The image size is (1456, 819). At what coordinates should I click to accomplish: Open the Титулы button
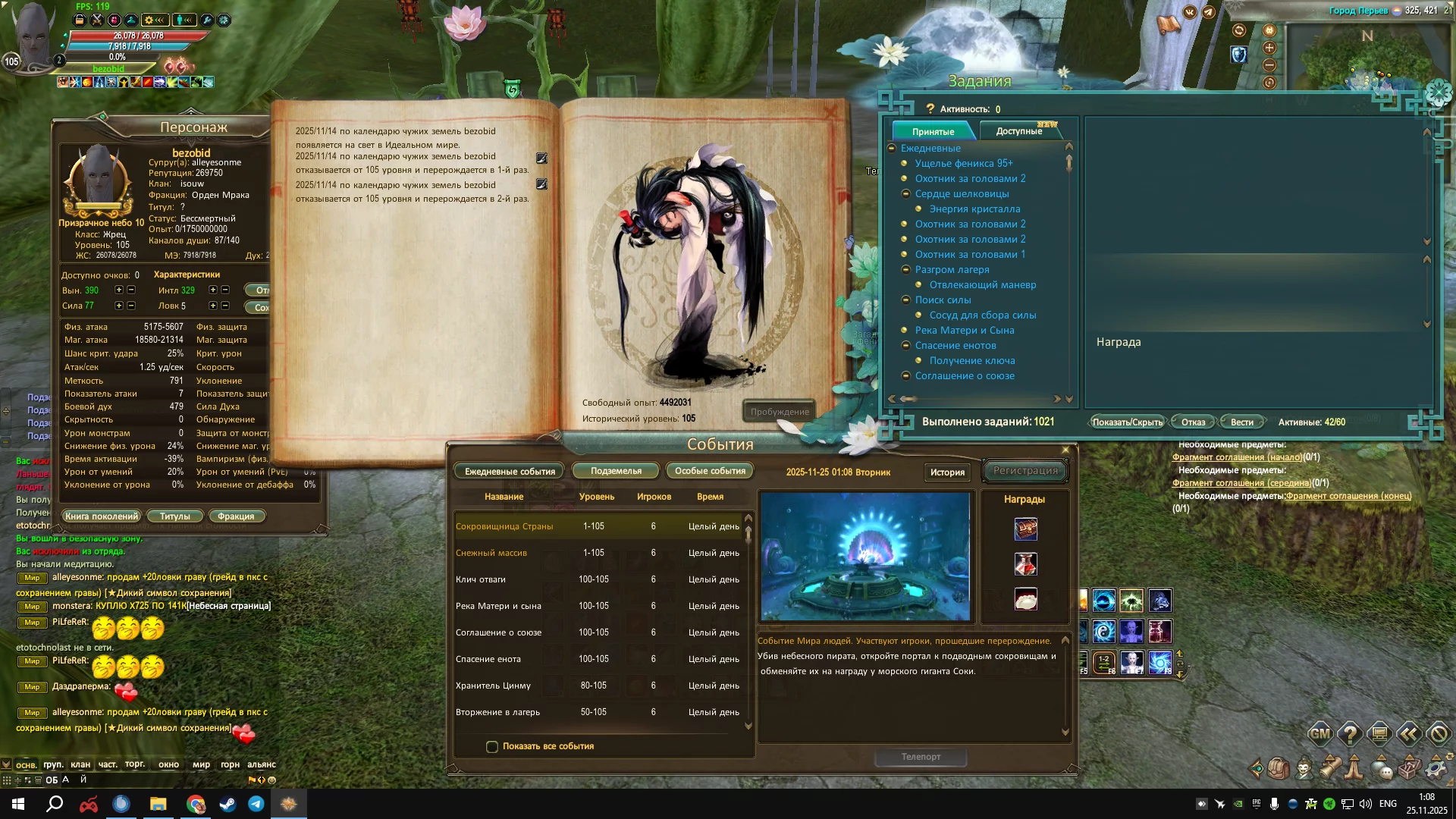175,516
